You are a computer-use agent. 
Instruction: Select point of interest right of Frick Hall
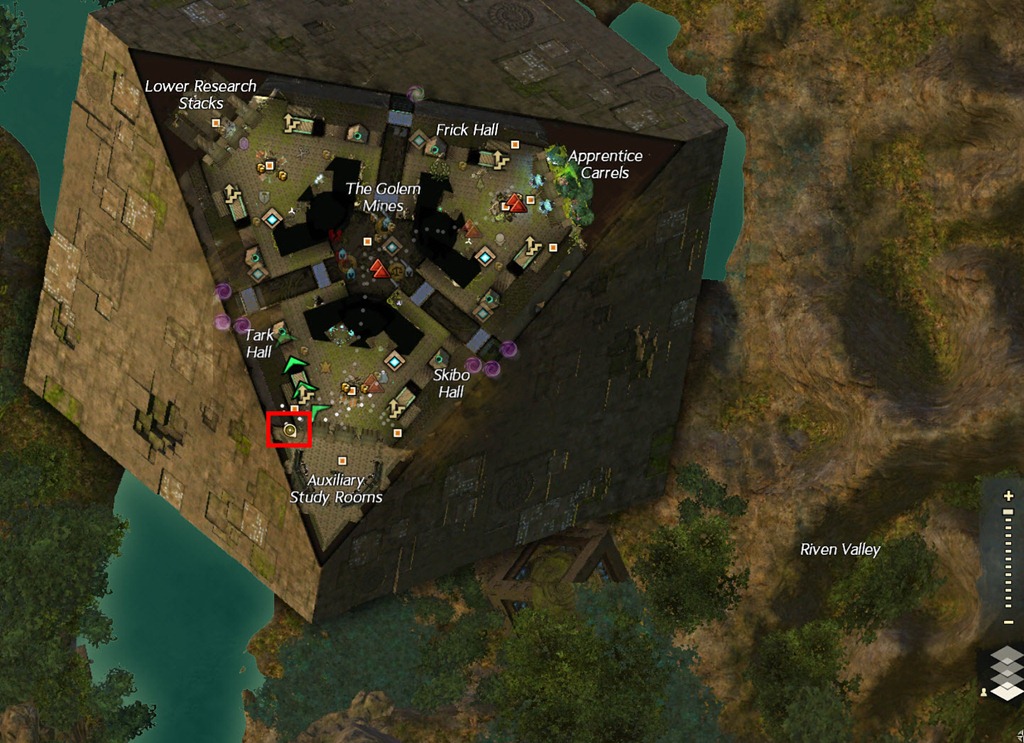pyautogui.click(x=515, y=144)
